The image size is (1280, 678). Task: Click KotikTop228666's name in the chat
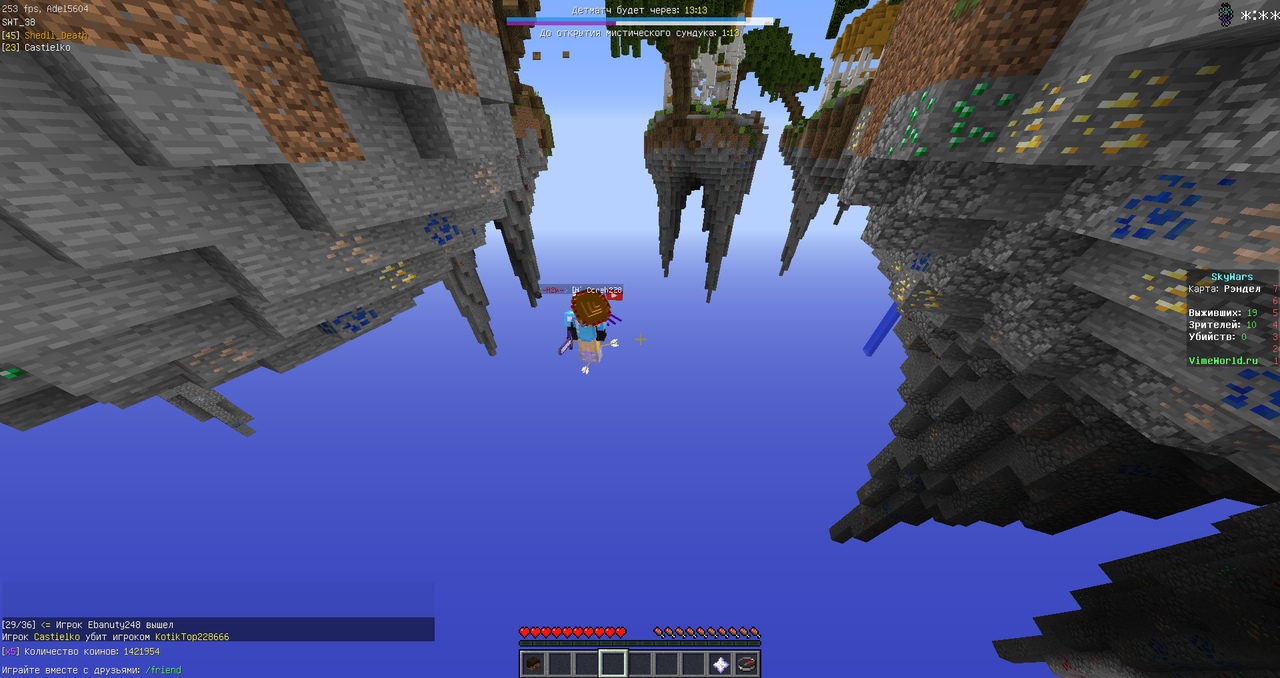191,636
